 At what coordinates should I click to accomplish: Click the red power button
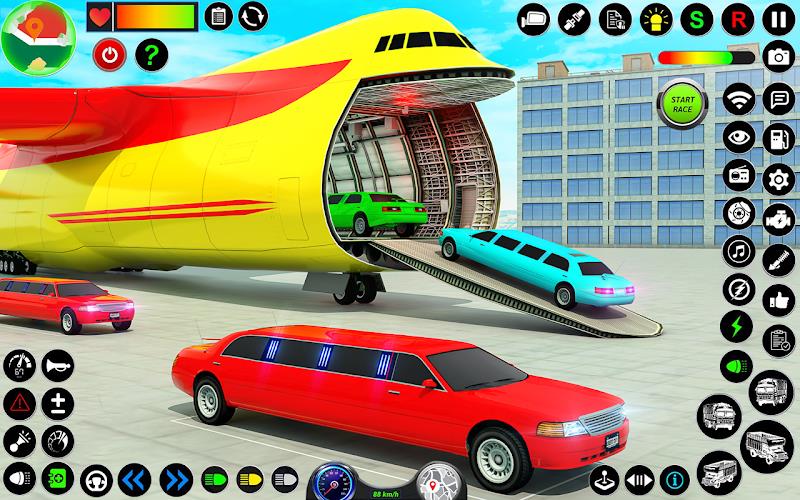107,54
